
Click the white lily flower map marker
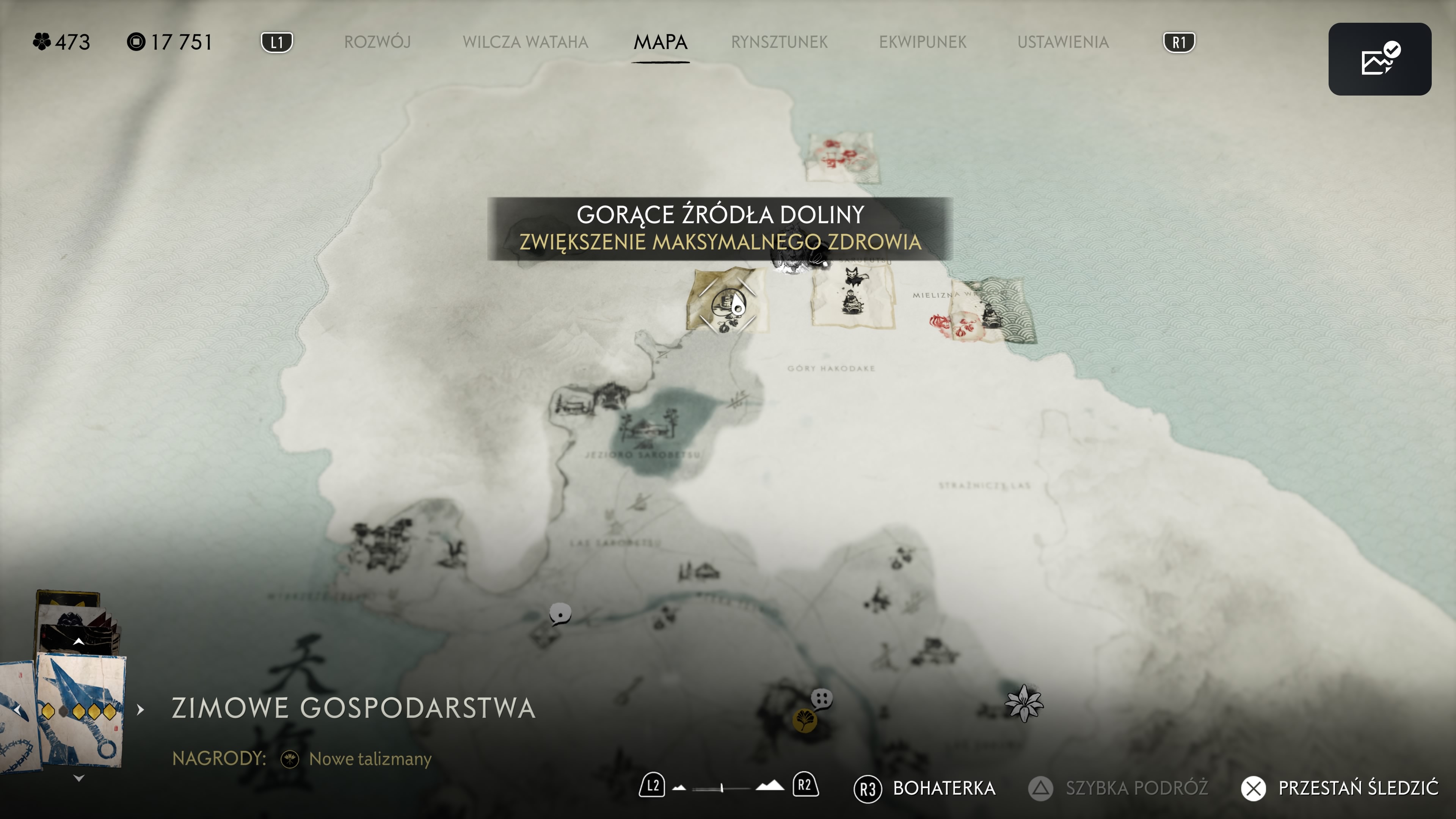pos(1024,703)
